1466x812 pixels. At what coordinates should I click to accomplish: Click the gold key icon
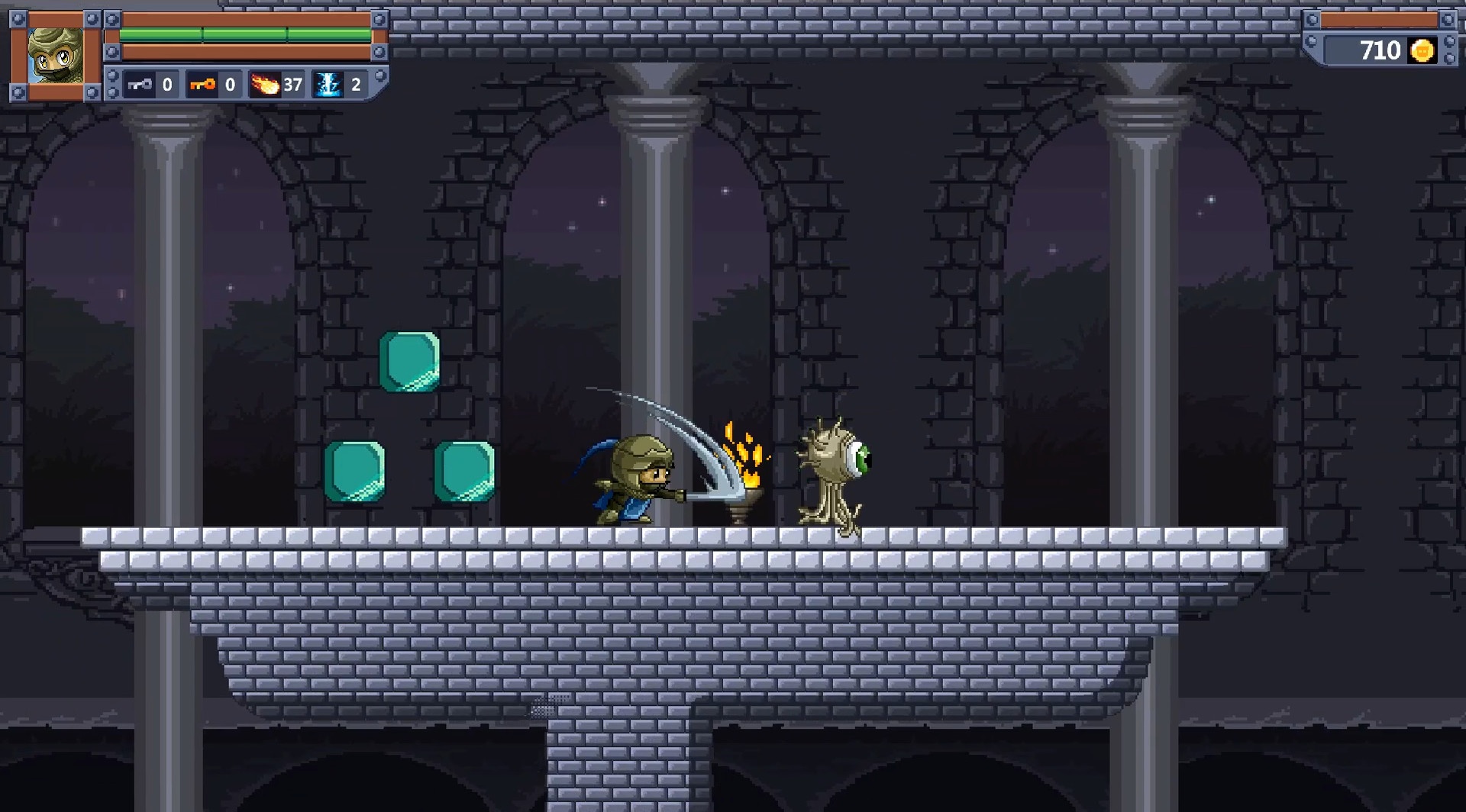[x=202, y=84]
